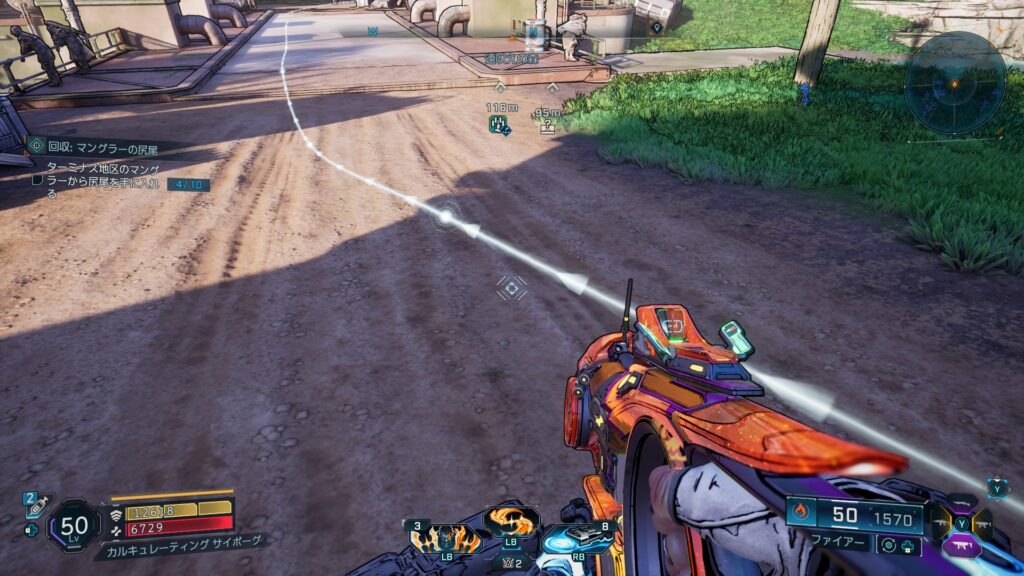Click the 95m waypoint marker icon

(547, 127)
